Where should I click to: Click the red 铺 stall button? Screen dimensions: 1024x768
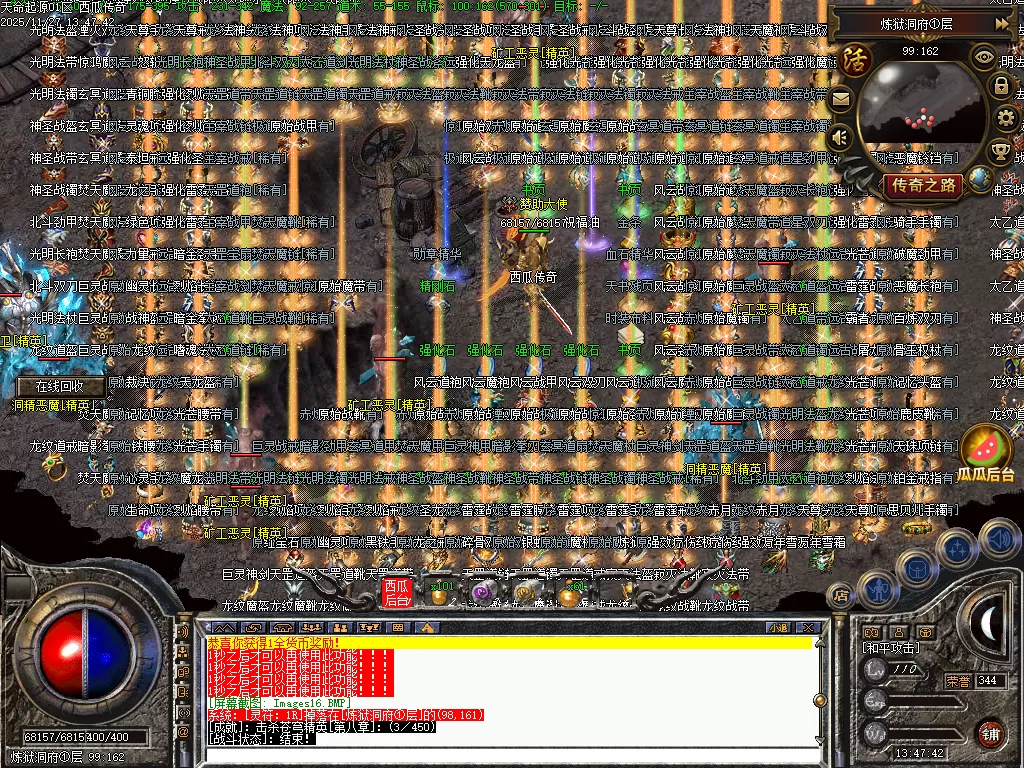click(x=990, y=732)
